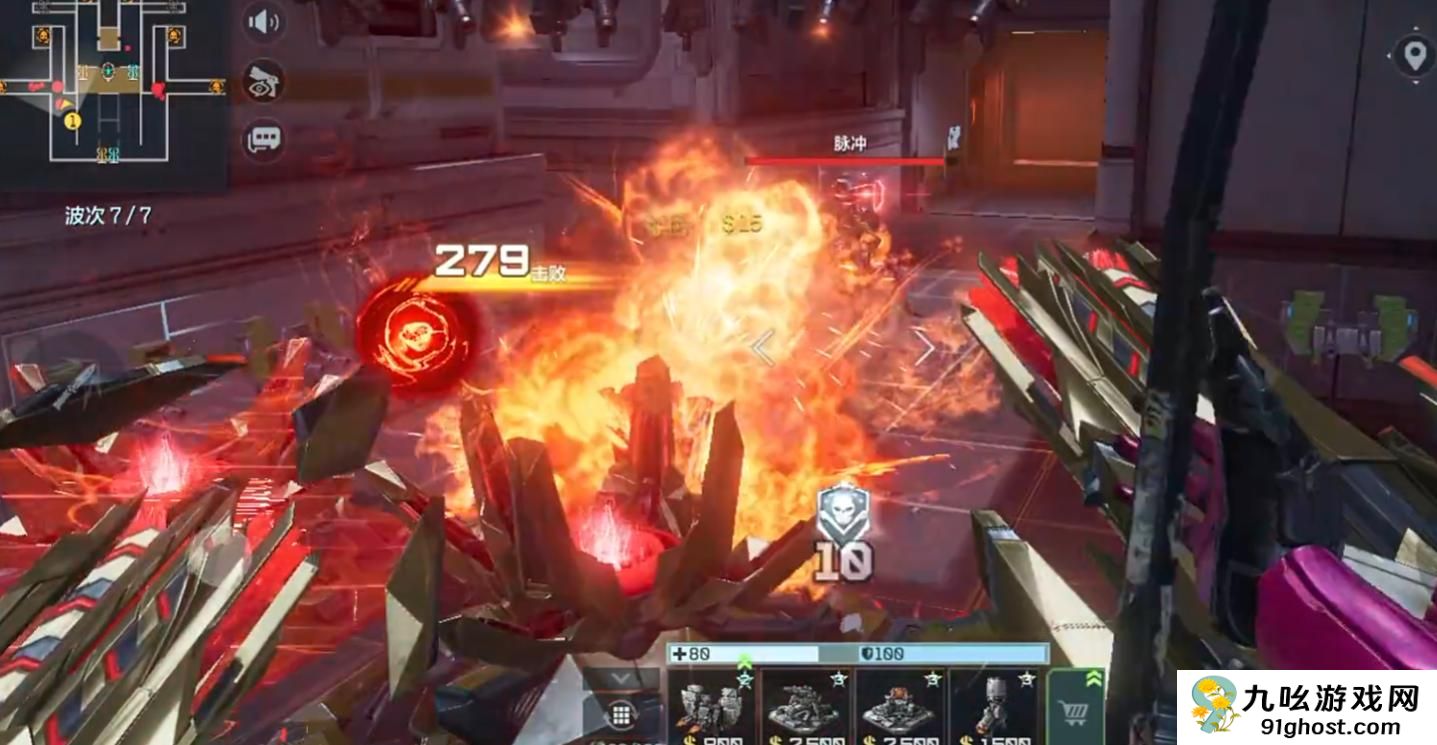
Task: Collapse the panel with the down arrow
Action: point(621,678)
